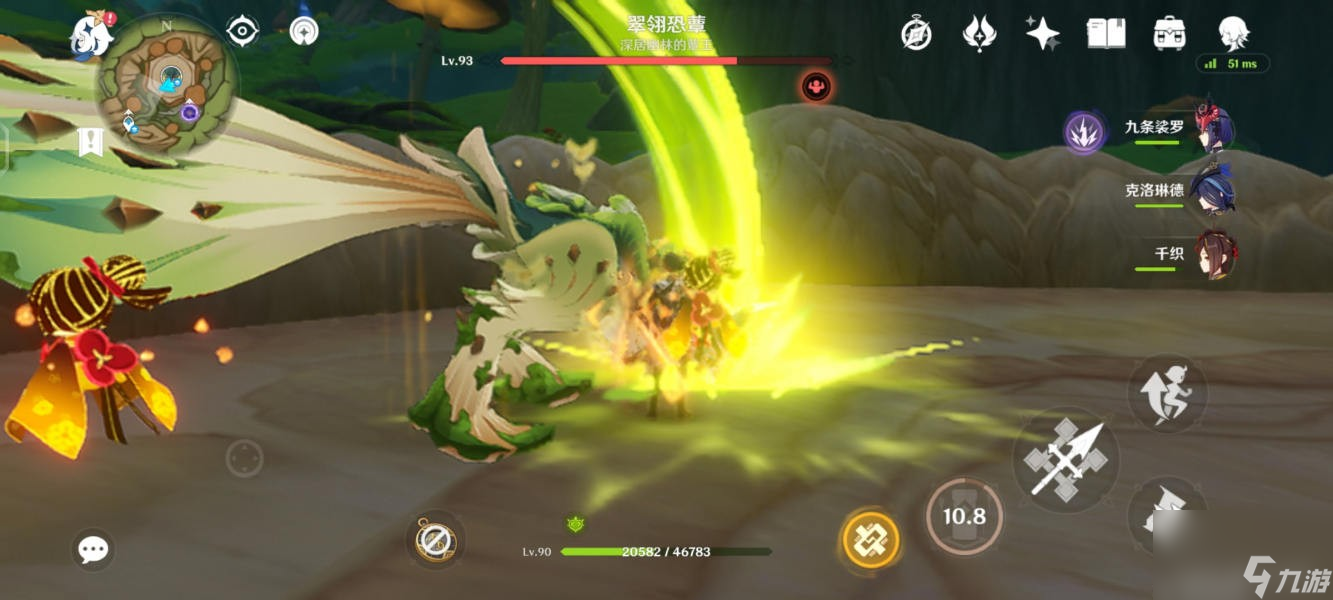Viewport: 1333px width, 600px height.
Task: Tap the normal attack button
Action: 1066,461
